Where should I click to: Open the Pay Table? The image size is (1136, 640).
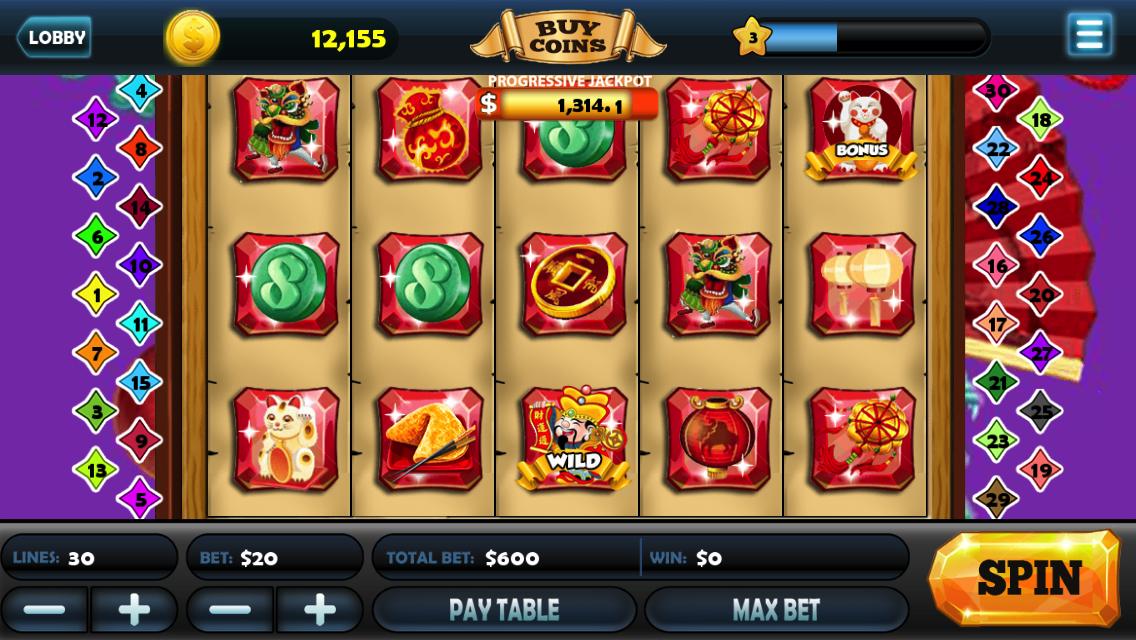pos(504,609)
